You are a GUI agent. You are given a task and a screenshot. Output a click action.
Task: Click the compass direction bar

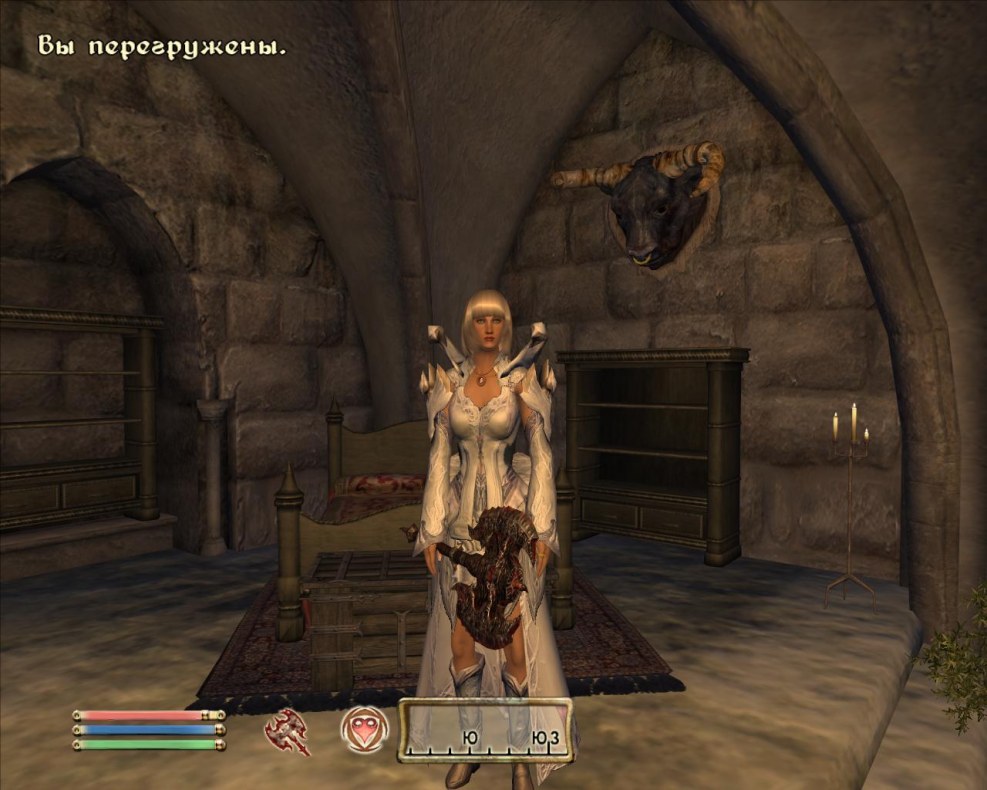[x=486, y=730]
